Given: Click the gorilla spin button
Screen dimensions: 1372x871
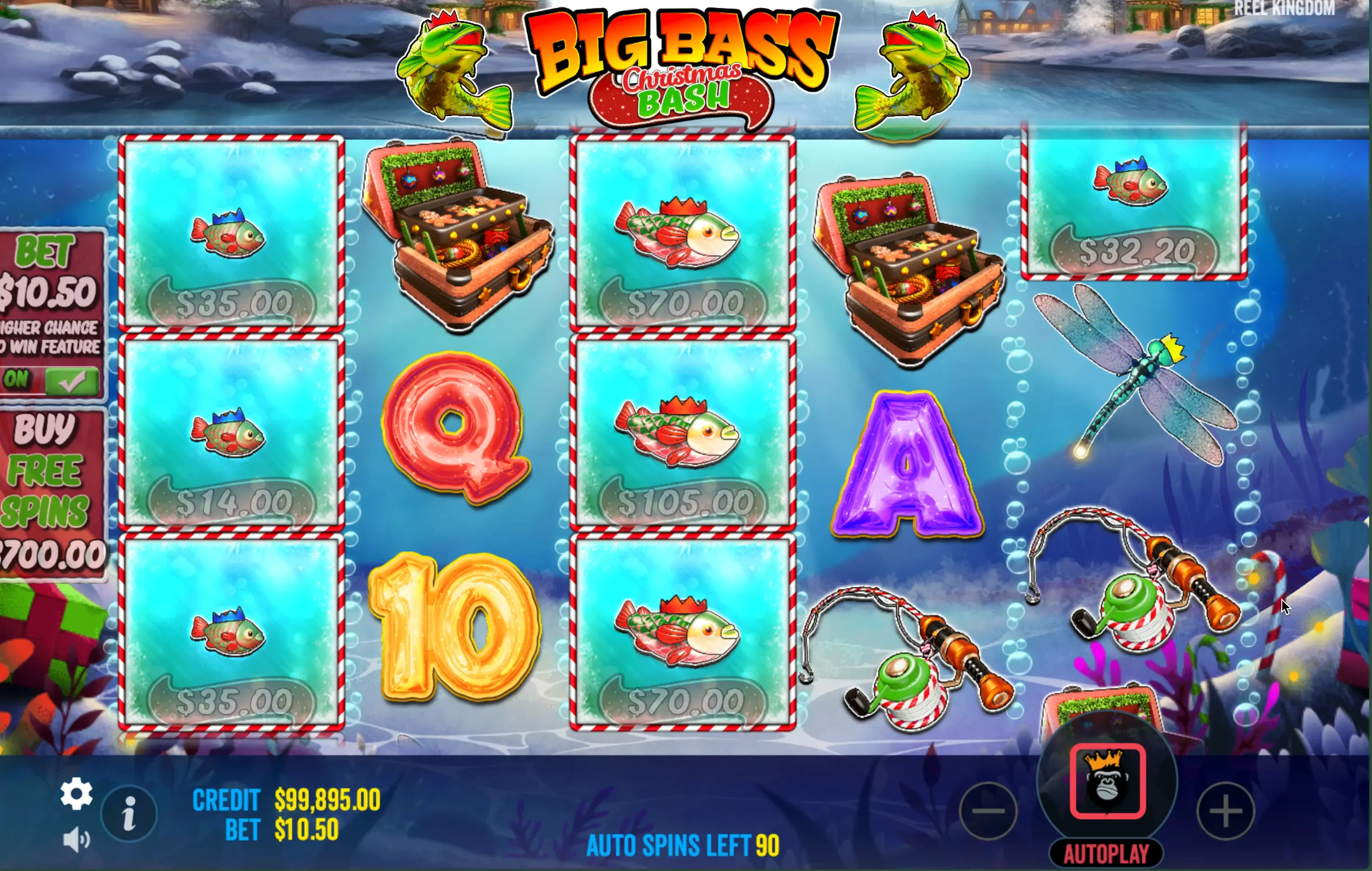Looking at the screenshot, I should (x=1107, y=782).
